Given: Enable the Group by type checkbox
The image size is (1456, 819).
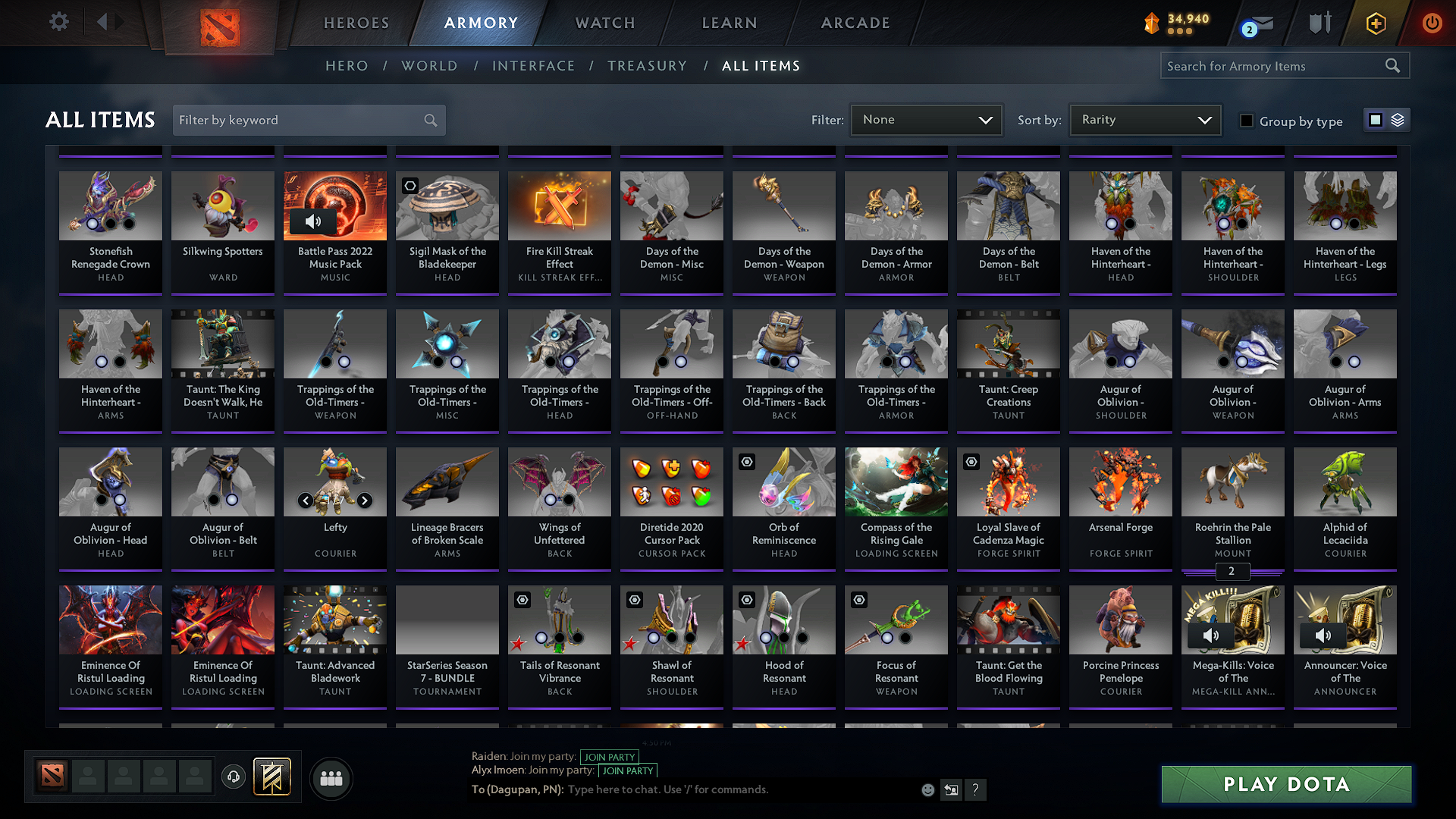Looking at the screenshot, I should pos(1246,120).
